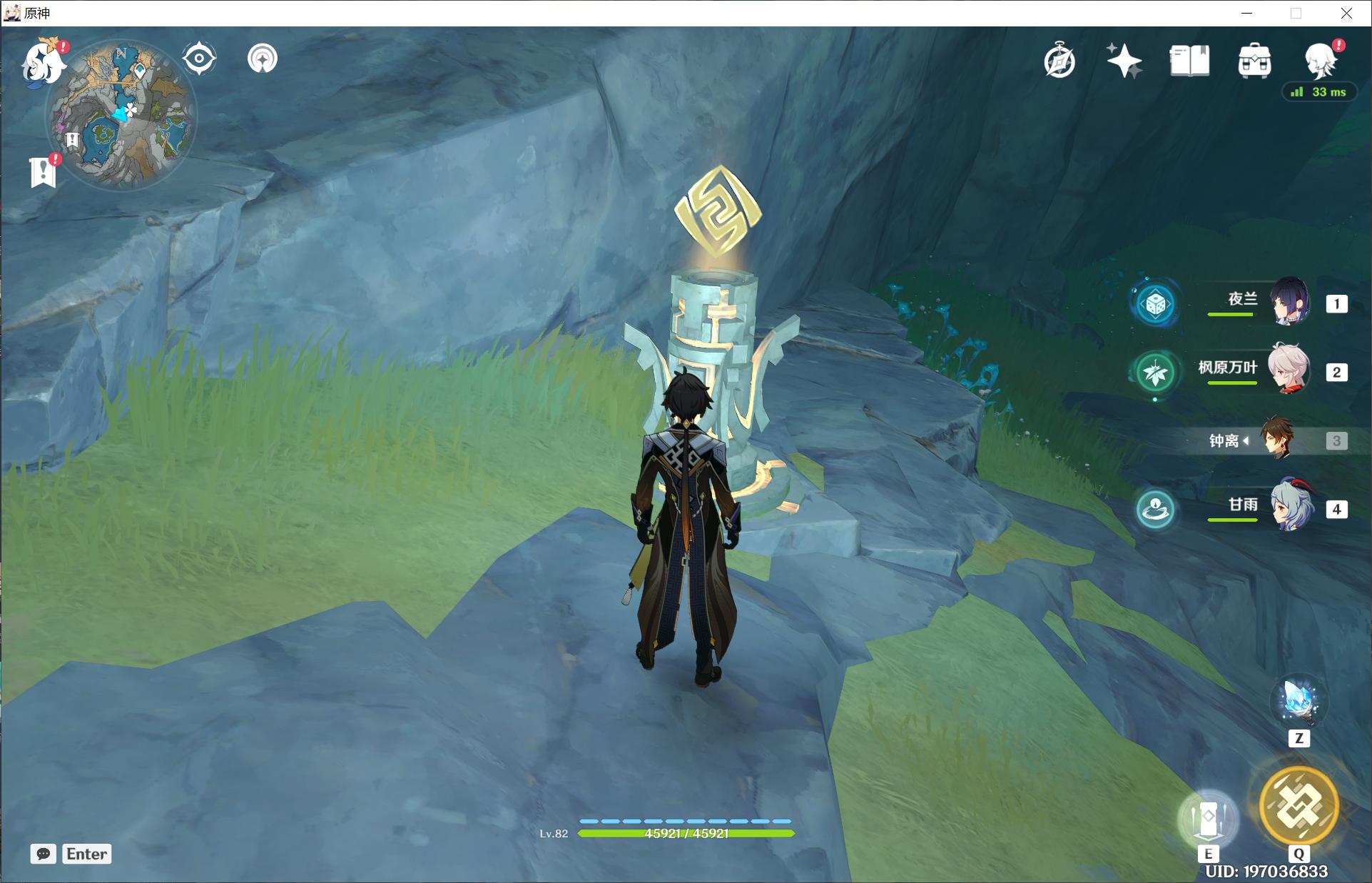1372x883 pixels.
Task: Open the circular minimap
Action: click(121, 114)
